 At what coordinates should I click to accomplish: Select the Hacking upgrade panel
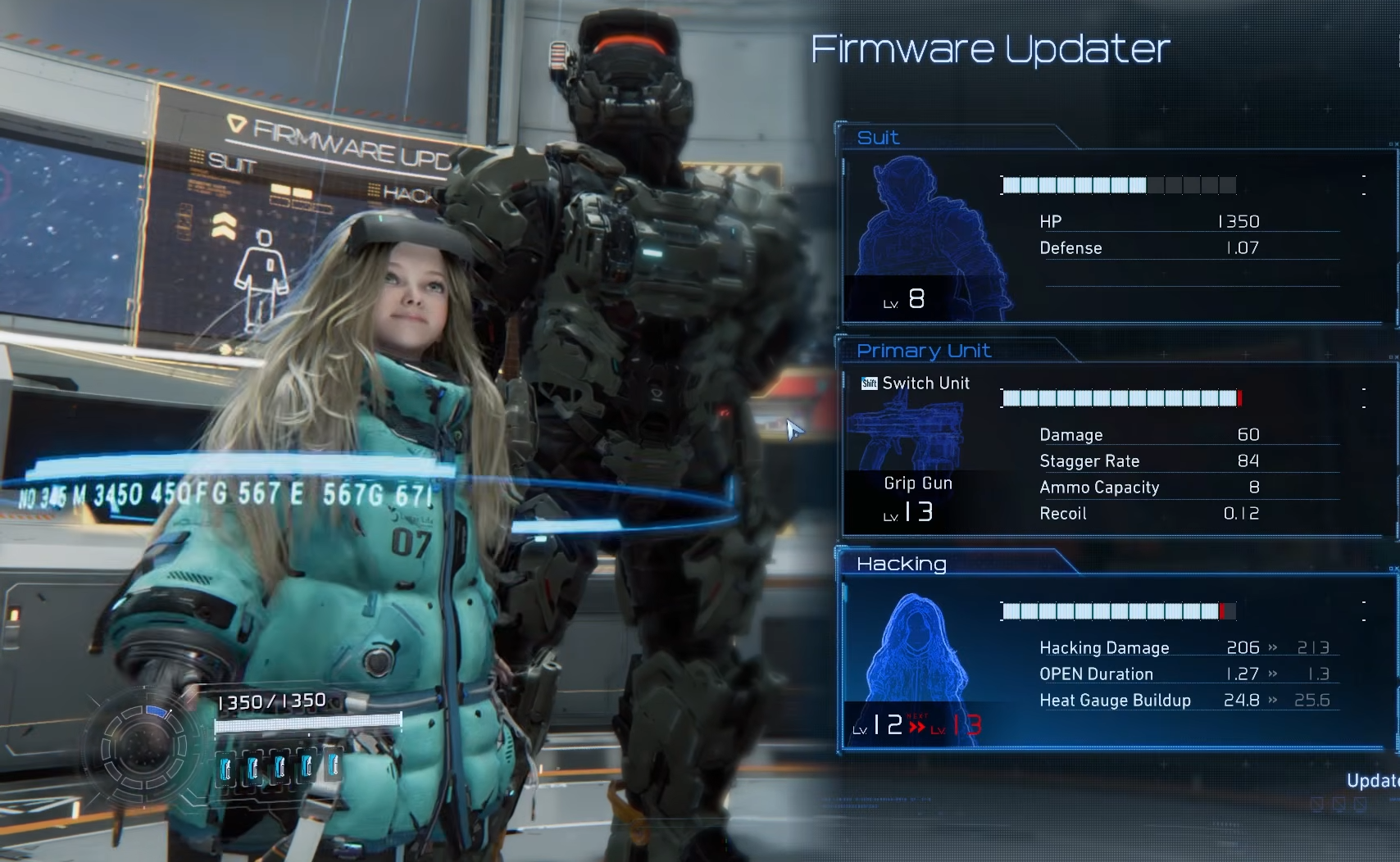[x=1115, y=662]
